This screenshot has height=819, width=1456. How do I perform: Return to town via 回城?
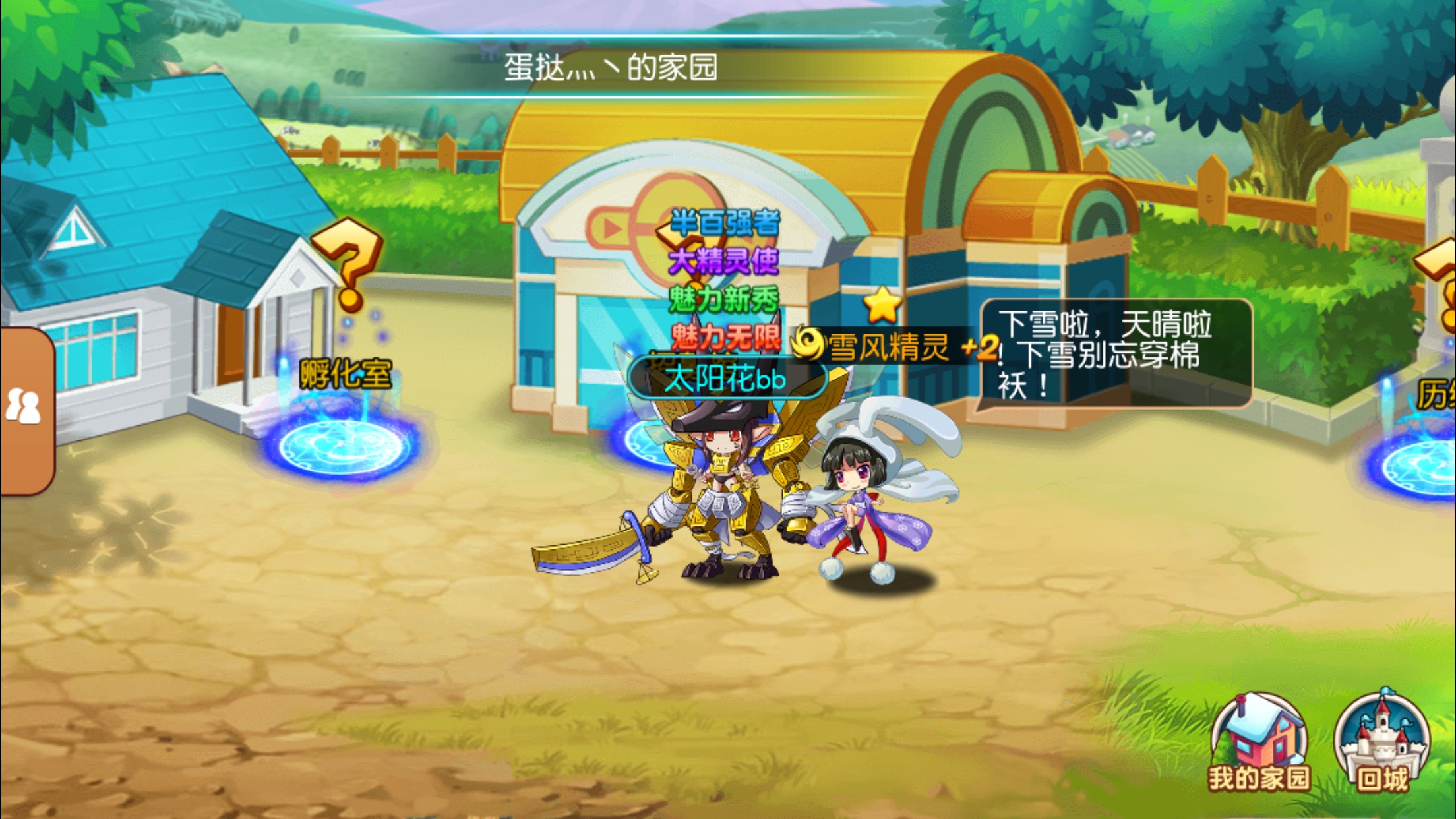pos(1381,742)
